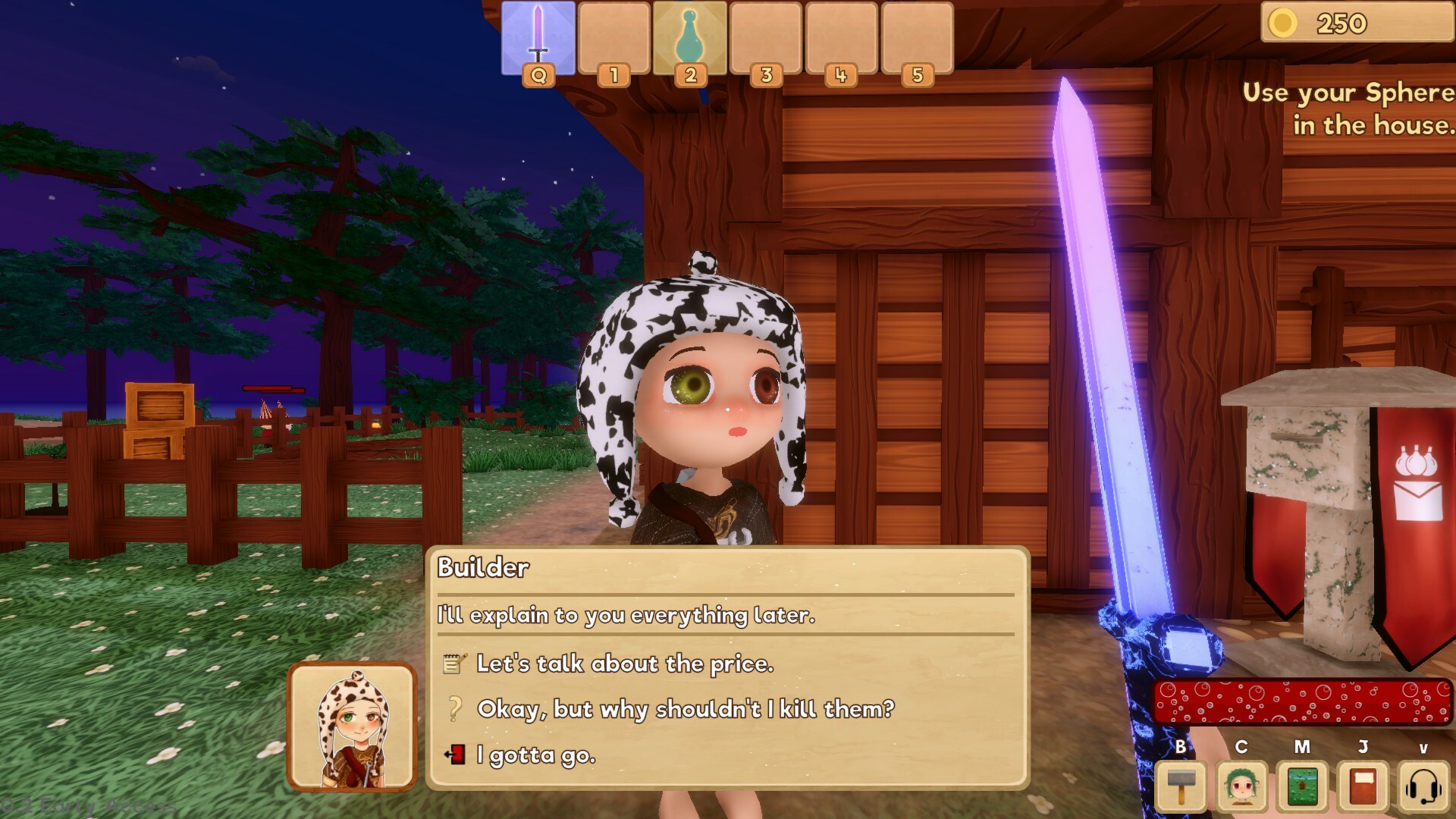Viewport: 1456px width, 819px height.
Task: Click the exit door icon next to 'I gotta go'
Action: tap(453, 755)
